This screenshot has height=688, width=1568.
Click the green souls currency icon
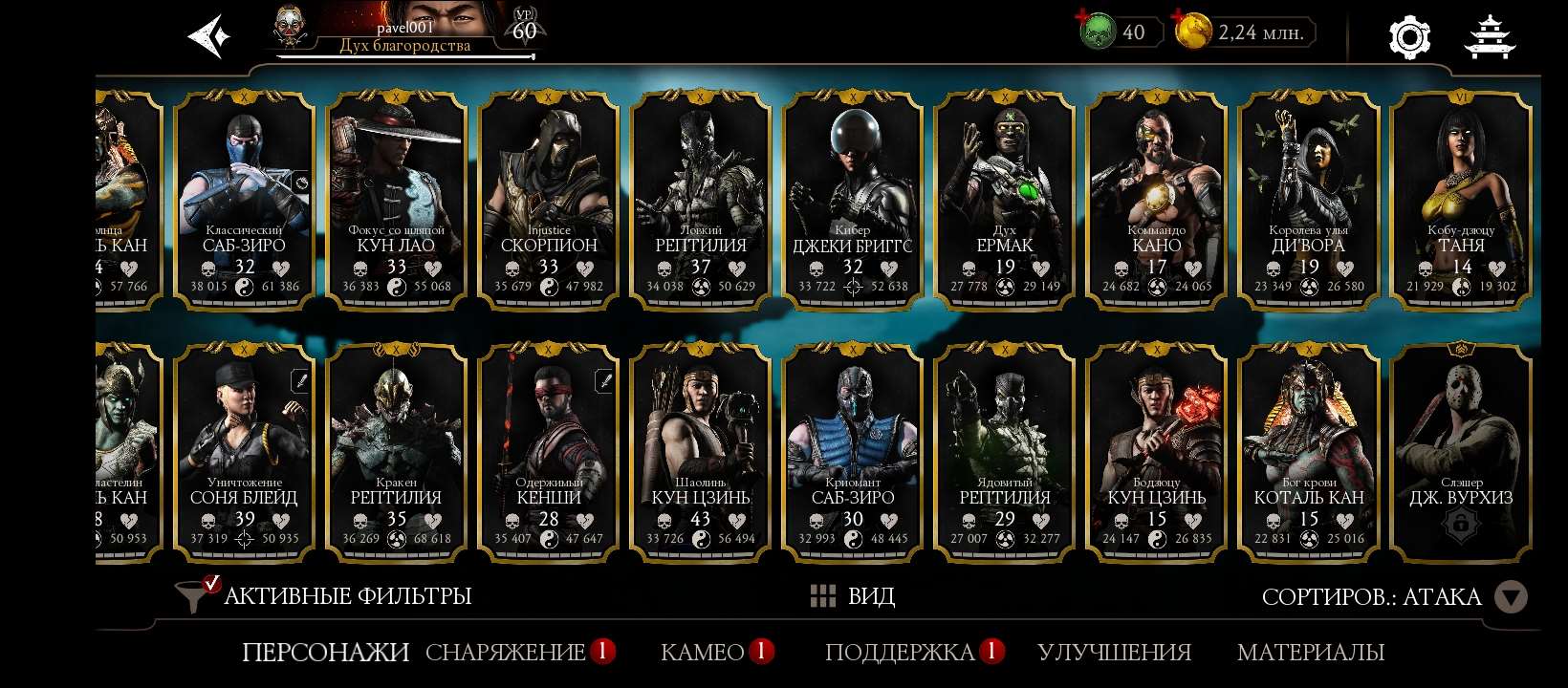tap(1101, 31)
